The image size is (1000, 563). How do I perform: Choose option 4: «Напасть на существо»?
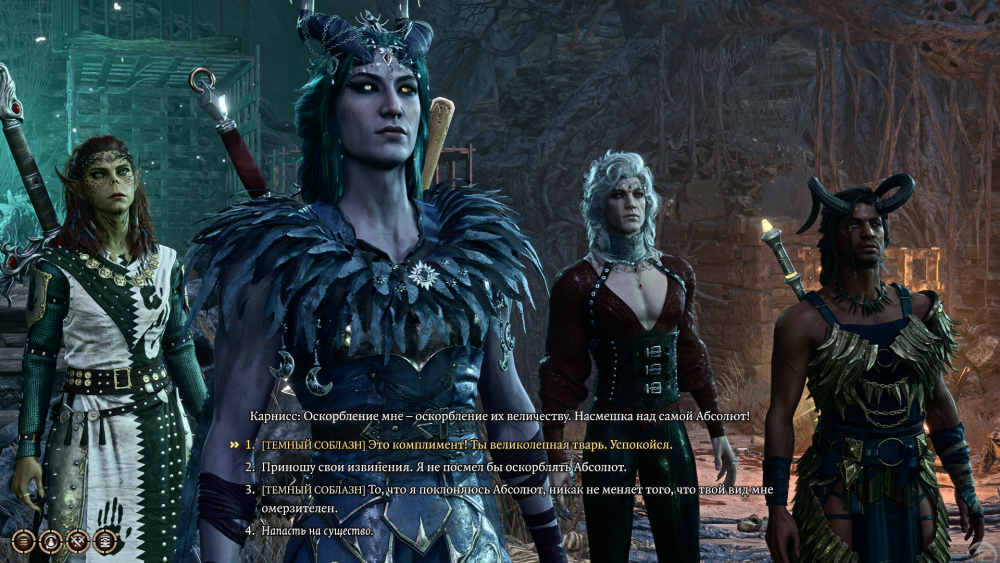pos(317,530)
